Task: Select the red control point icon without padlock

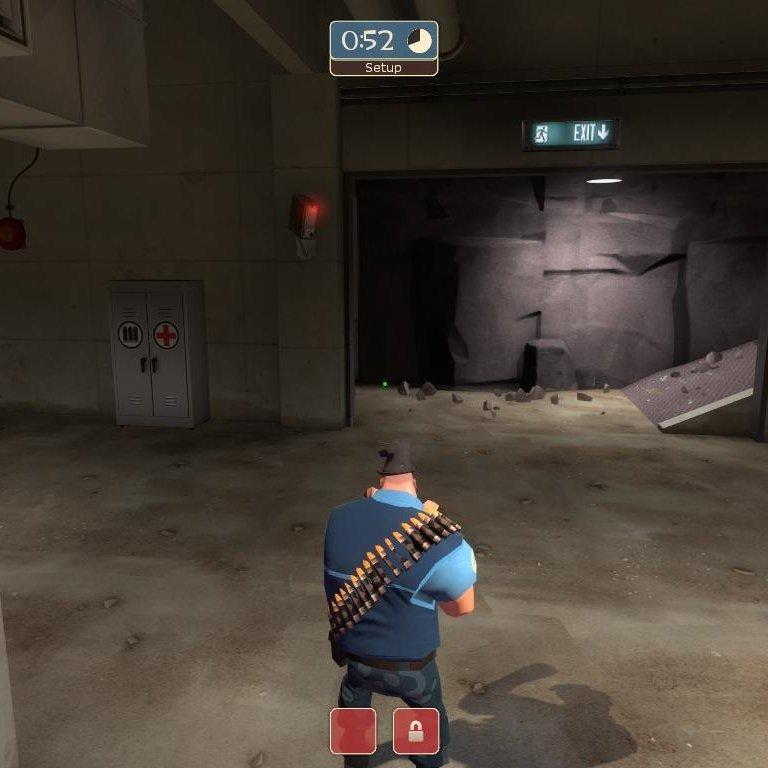Action: pos(353,731)
